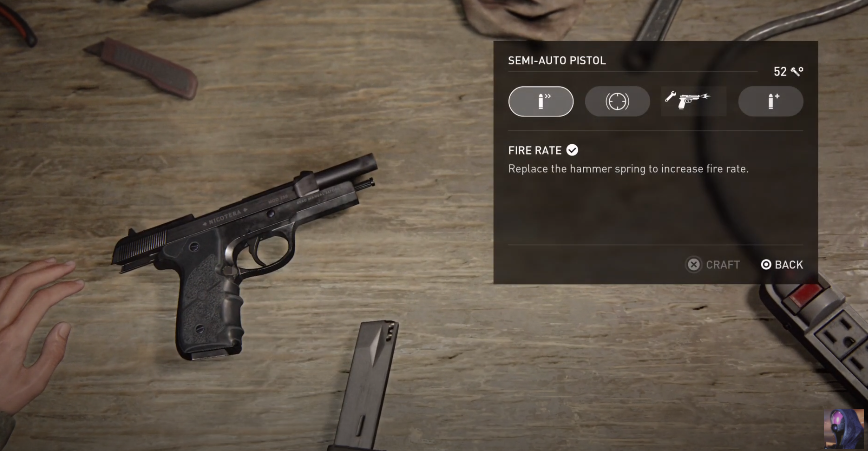Screen dimensions: 868x451
Task: Choose the crosshair stability upgrade
Action: [617, 101]
